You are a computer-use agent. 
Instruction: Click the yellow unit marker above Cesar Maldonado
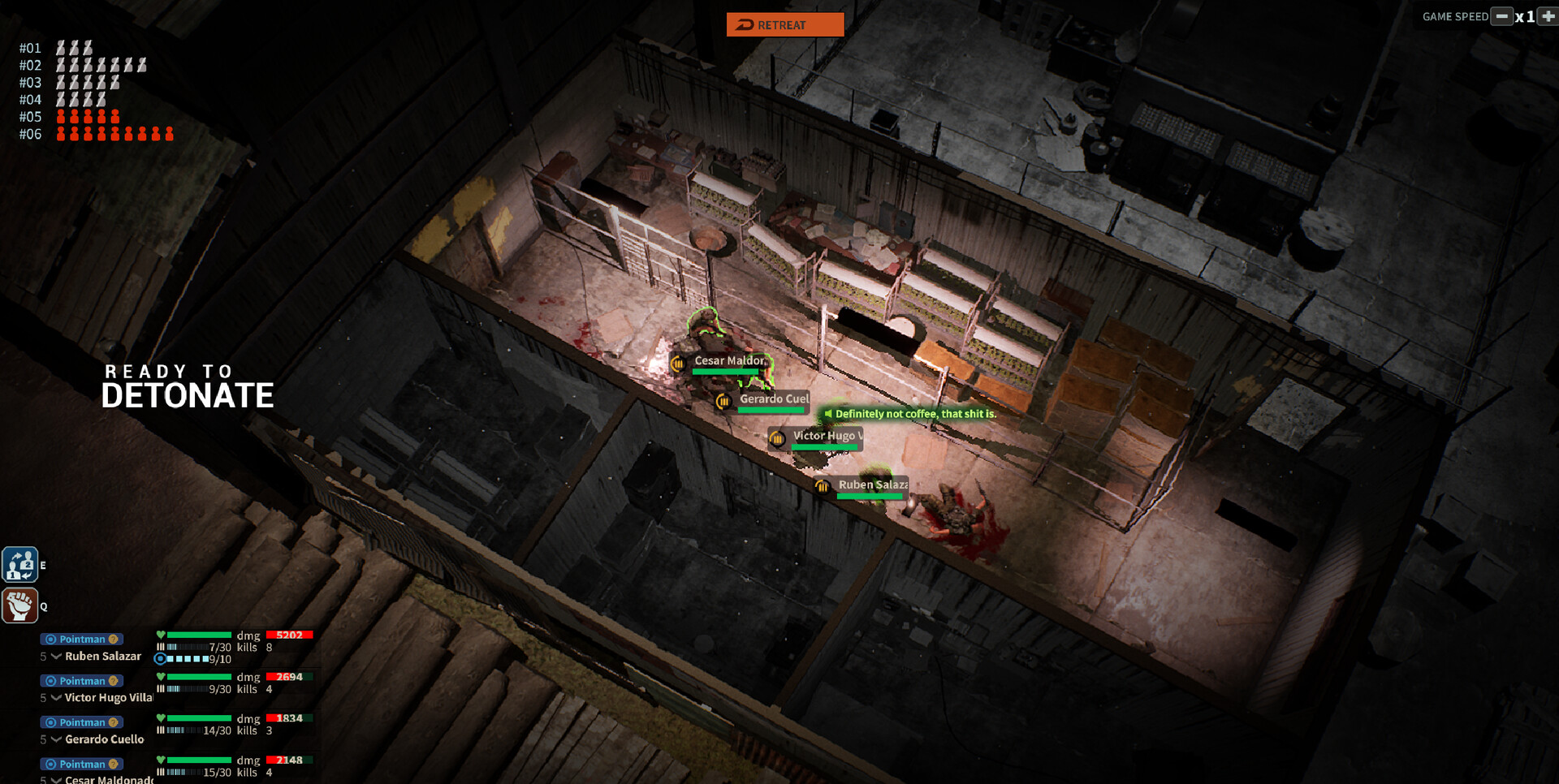(x=678, y=363)
